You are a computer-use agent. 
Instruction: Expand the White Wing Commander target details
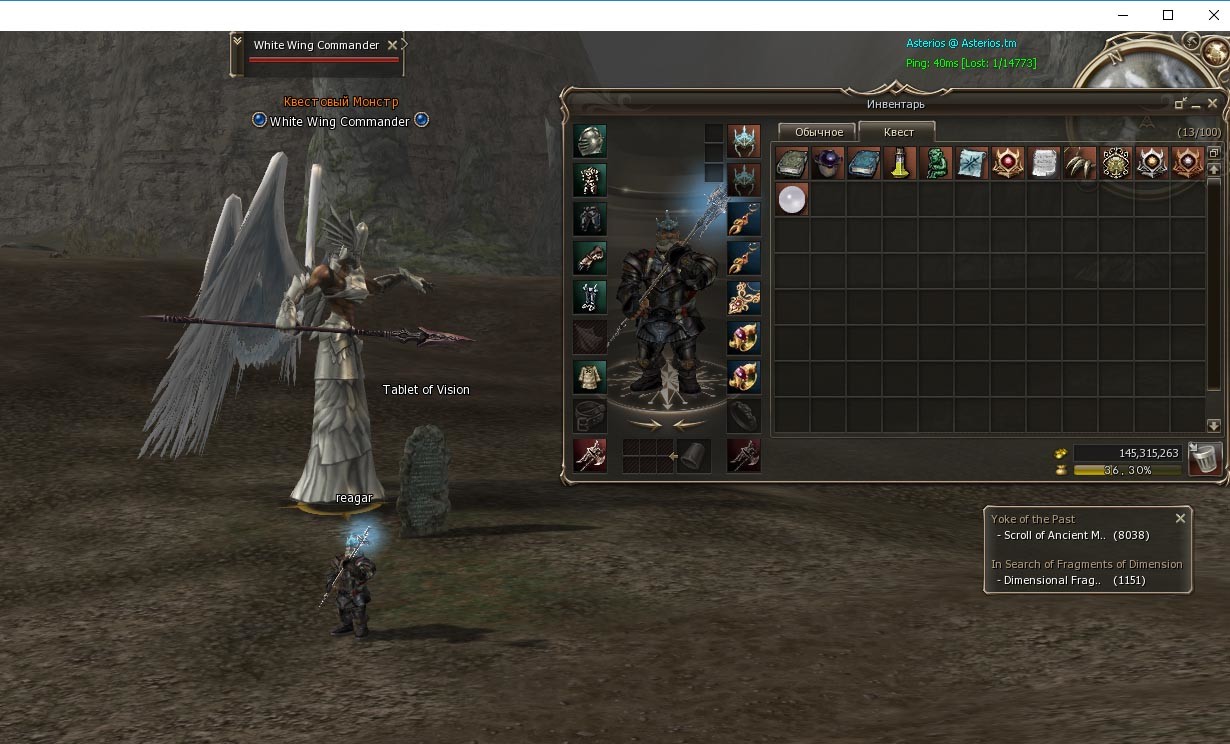(237, 42)
